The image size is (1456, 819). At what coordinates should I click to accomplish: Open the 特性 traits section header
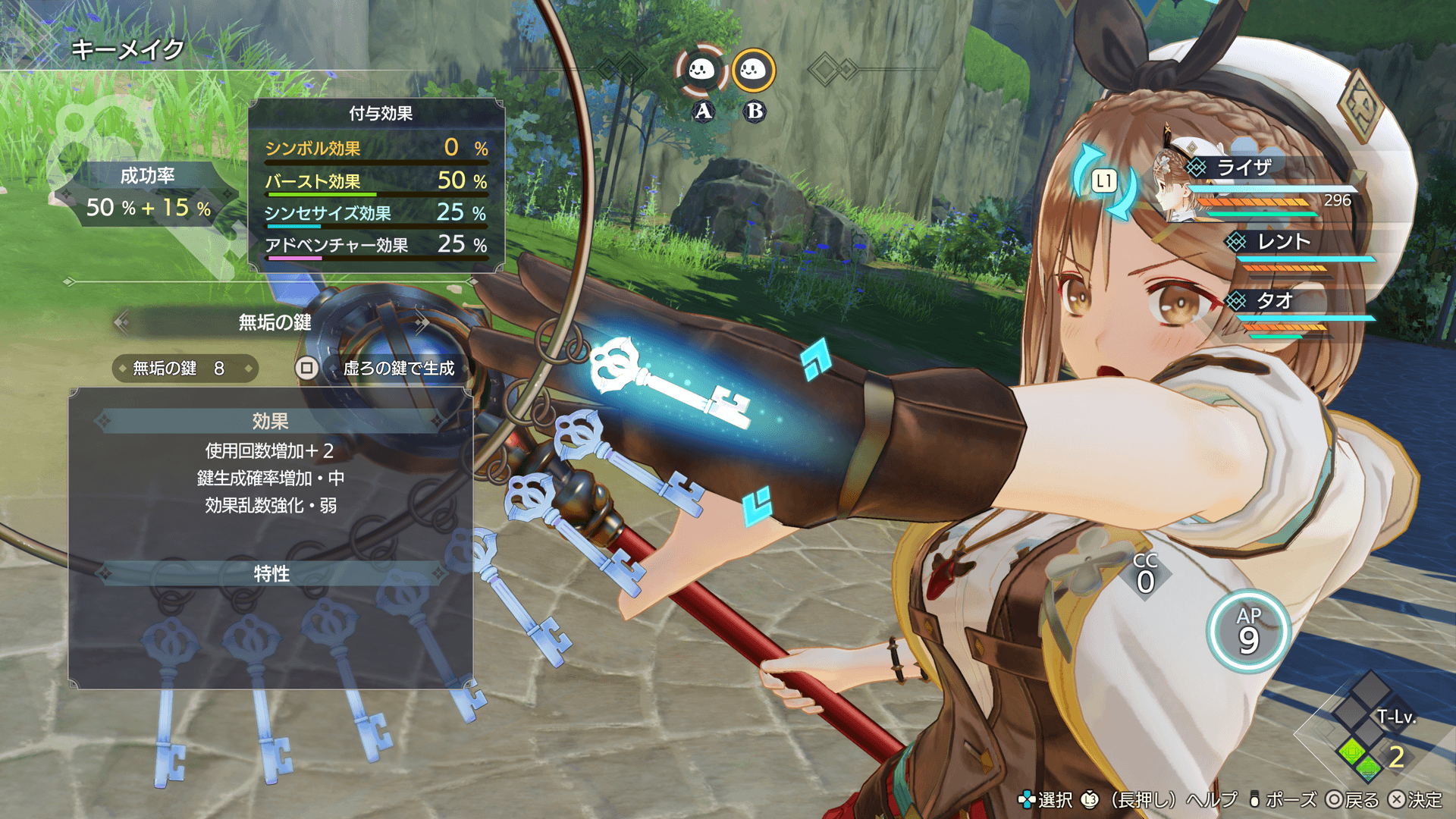[x=271, y=574]
